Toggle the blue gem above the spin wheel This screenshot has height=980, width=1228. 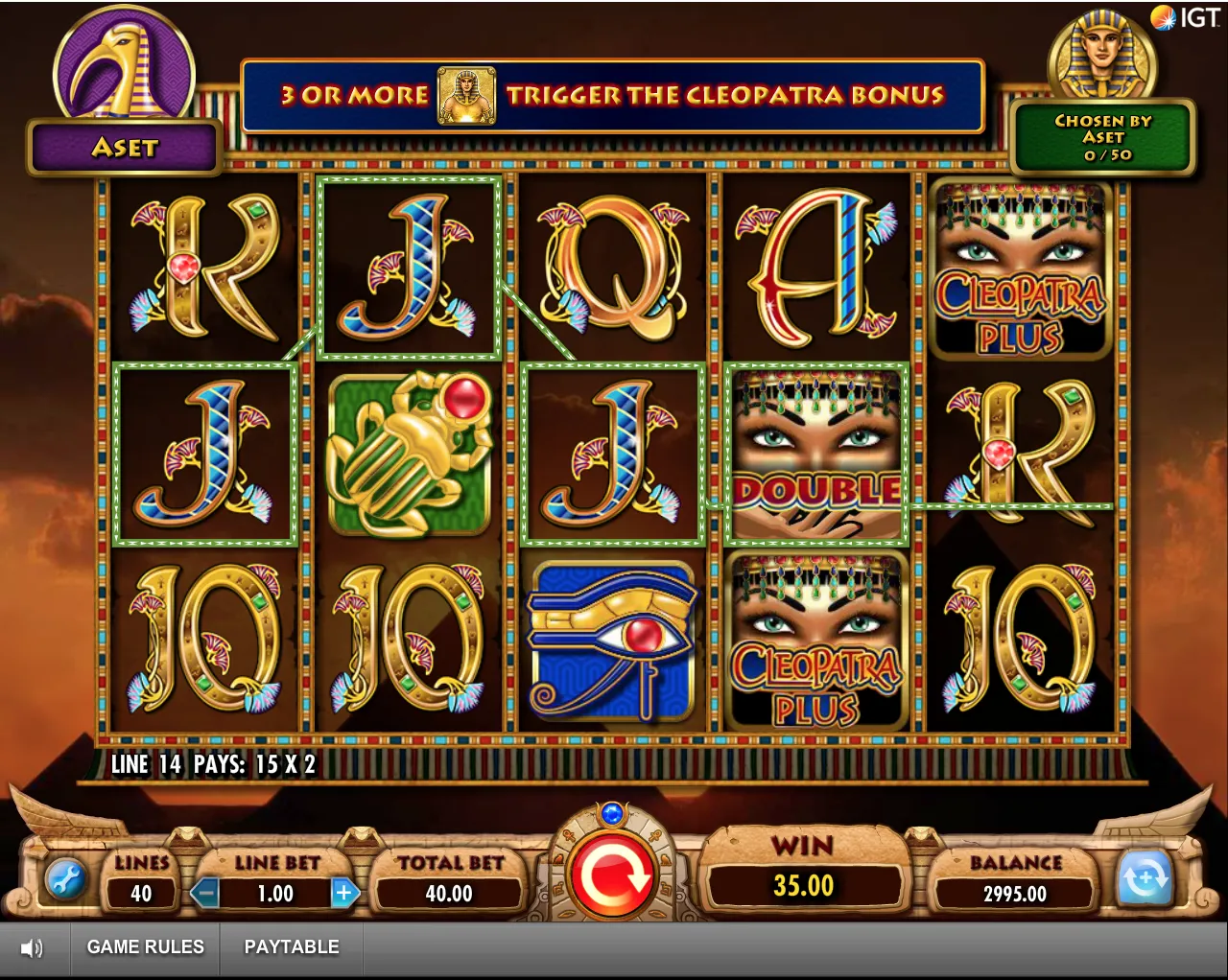click(613, 814)
